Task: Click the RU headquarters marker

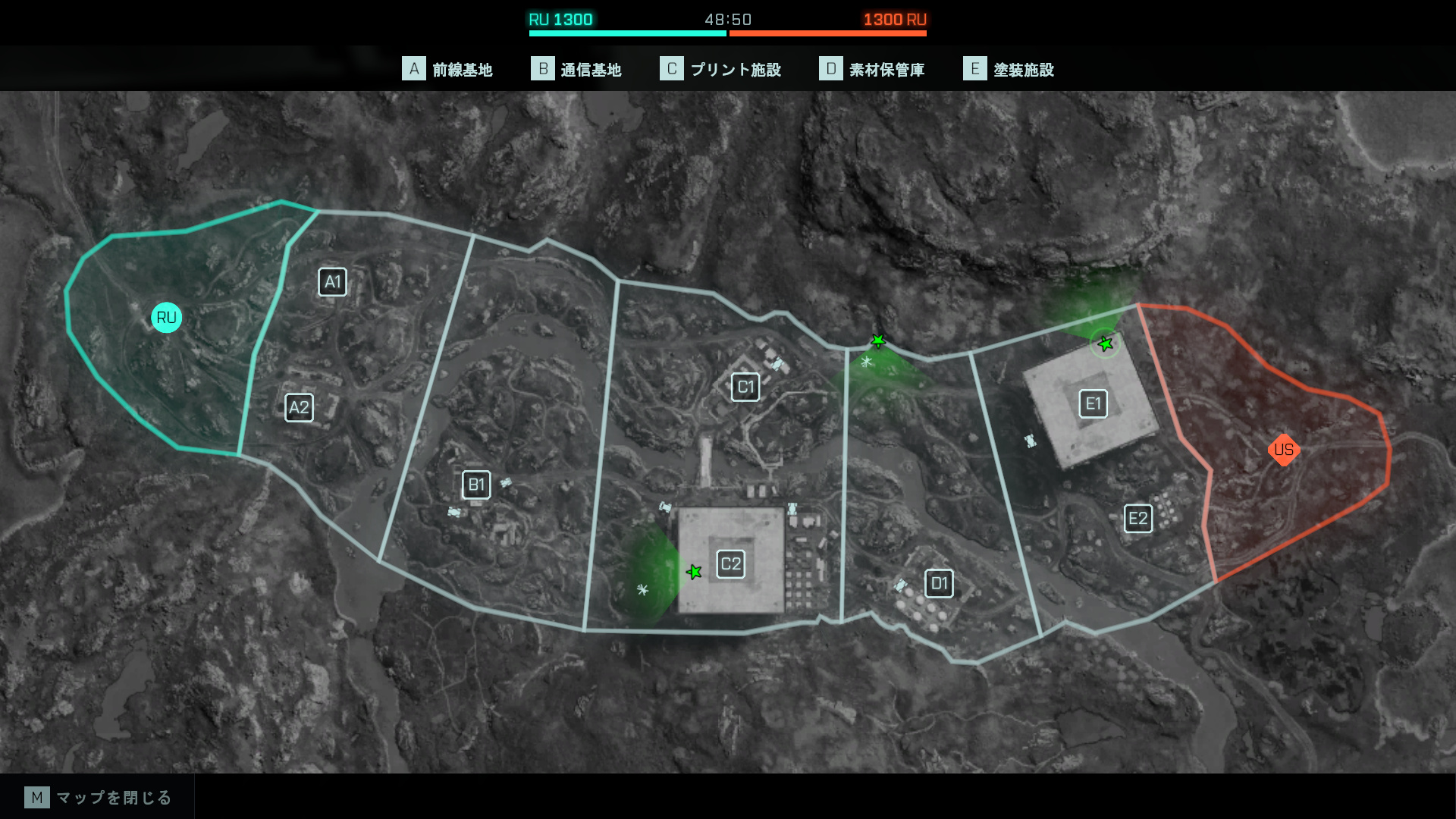Action: 166,318
